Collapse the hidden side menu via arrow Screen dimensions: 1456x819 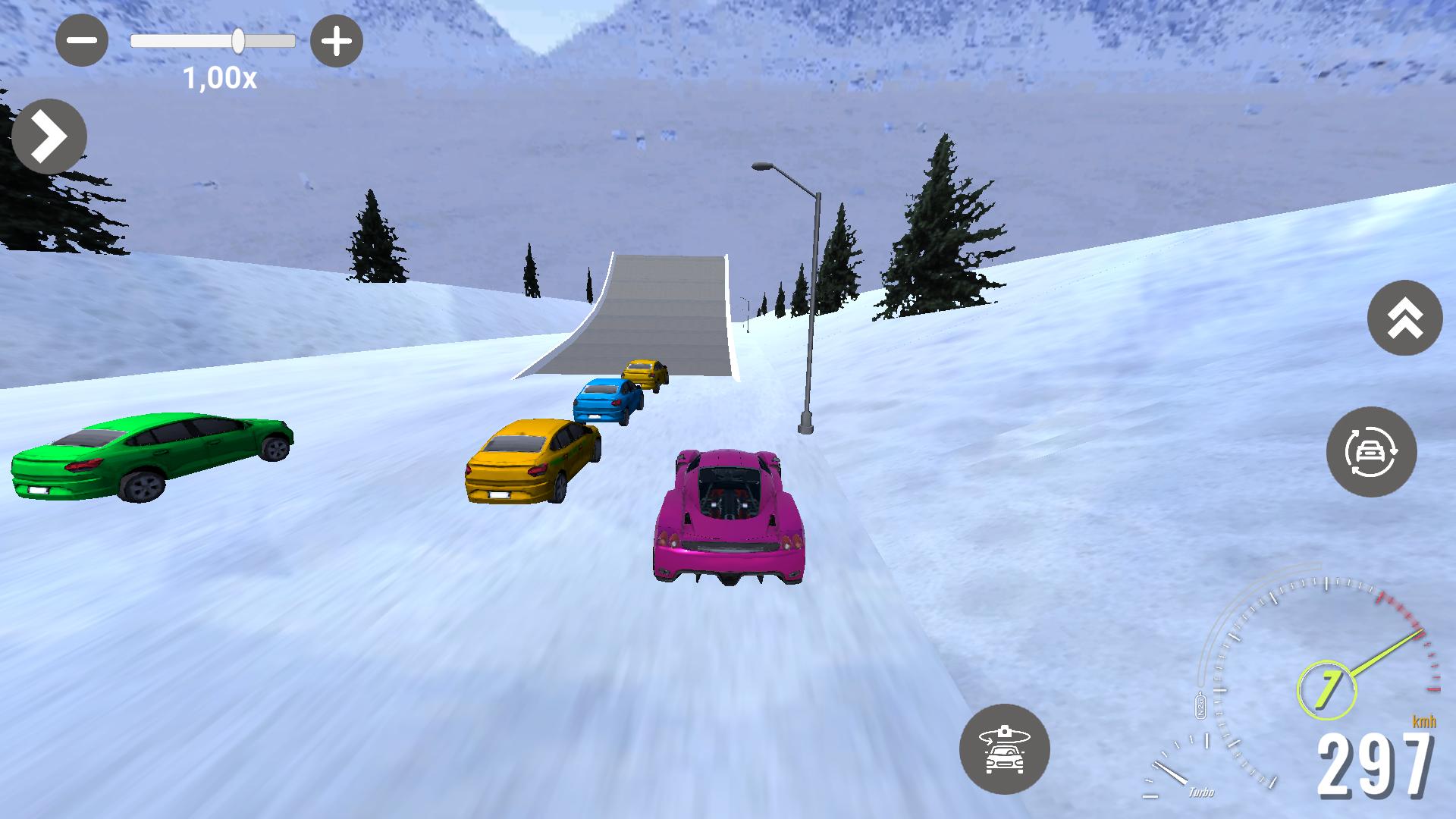pos(49,136)
